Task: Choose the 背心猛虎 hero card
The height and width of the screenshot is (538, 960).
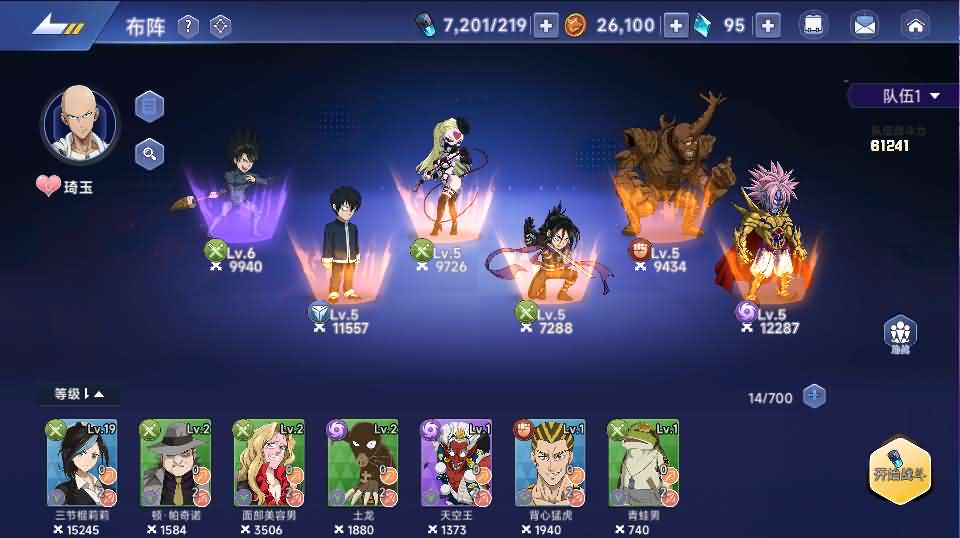Action: (550, 463)
